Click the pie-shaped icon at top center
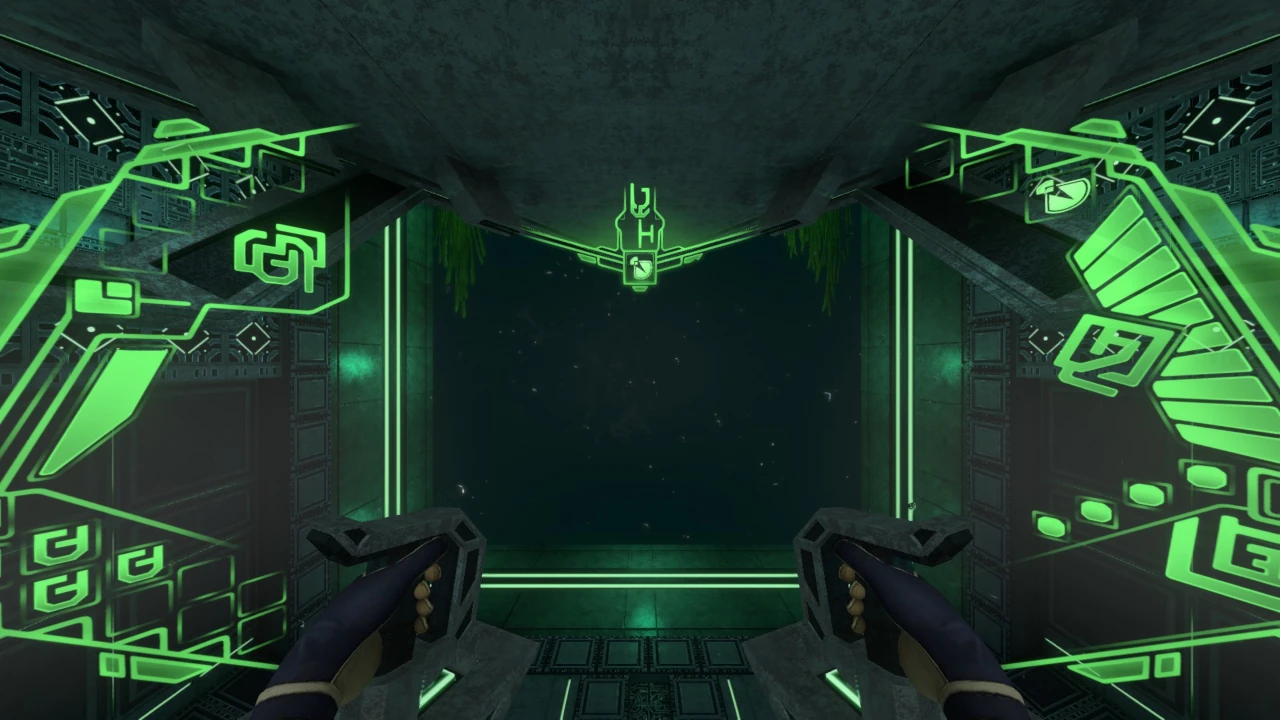 638,266
